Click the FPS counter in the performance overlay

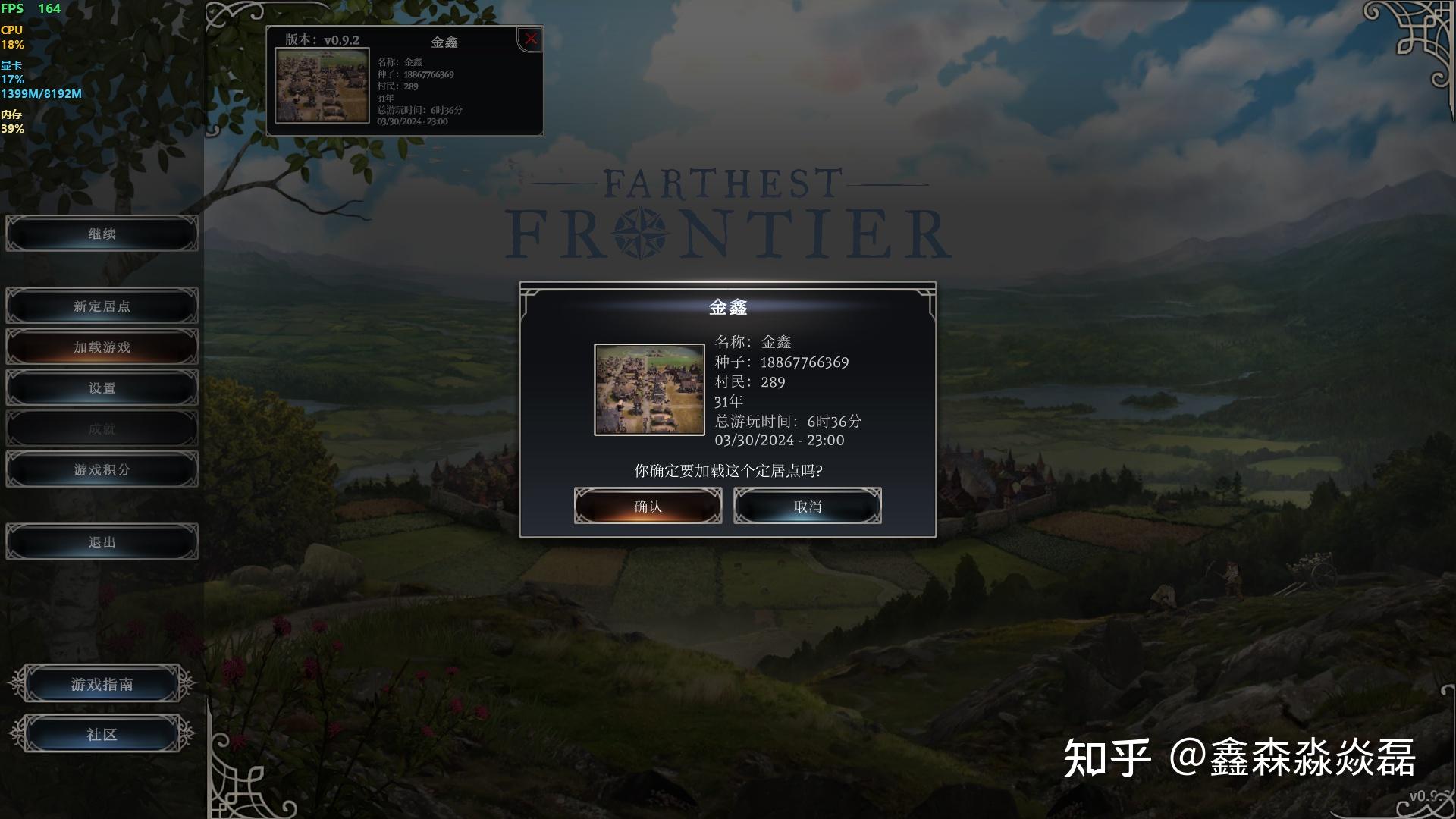pyautogui.click(x=30, y=8)
